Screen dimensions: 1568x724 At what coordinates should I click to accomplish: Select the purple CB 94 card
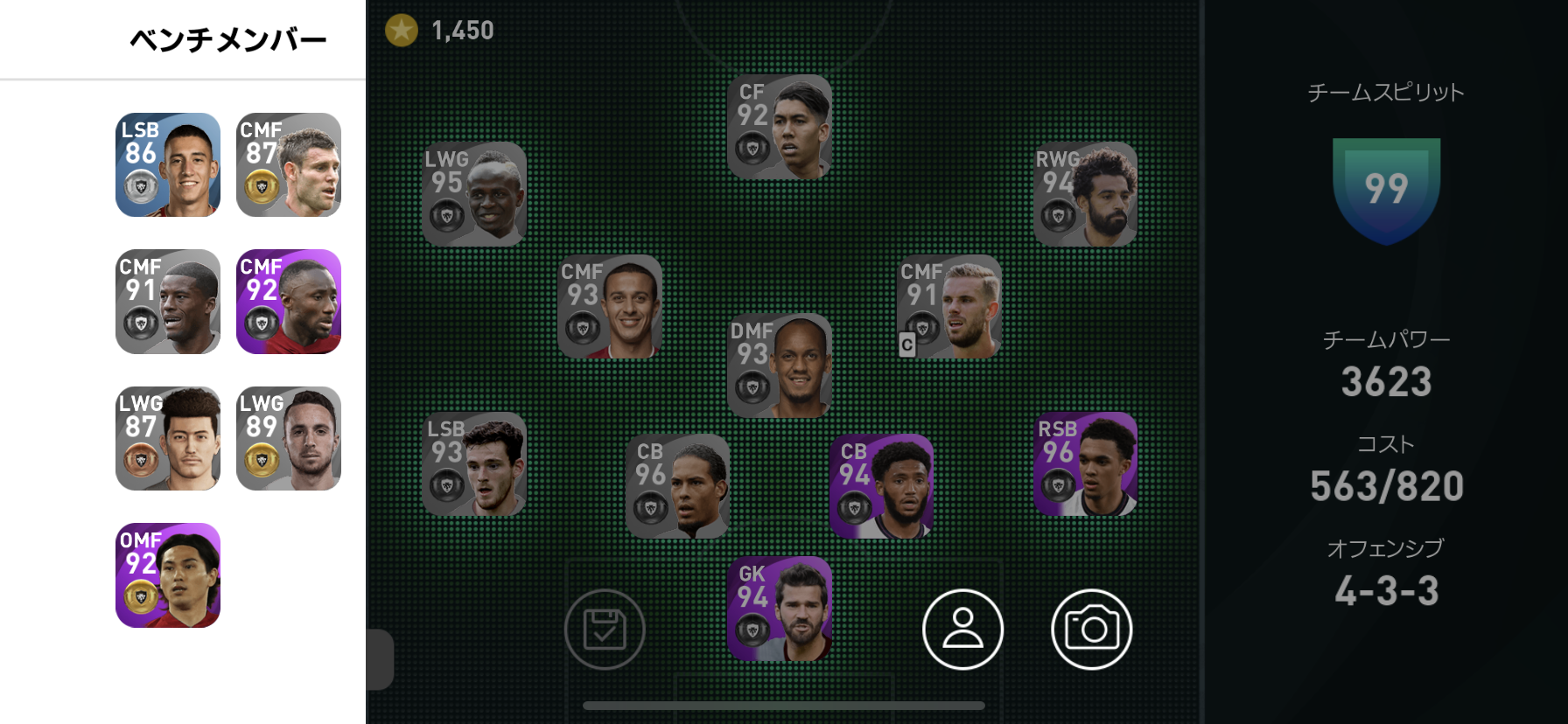coord(881,486)
